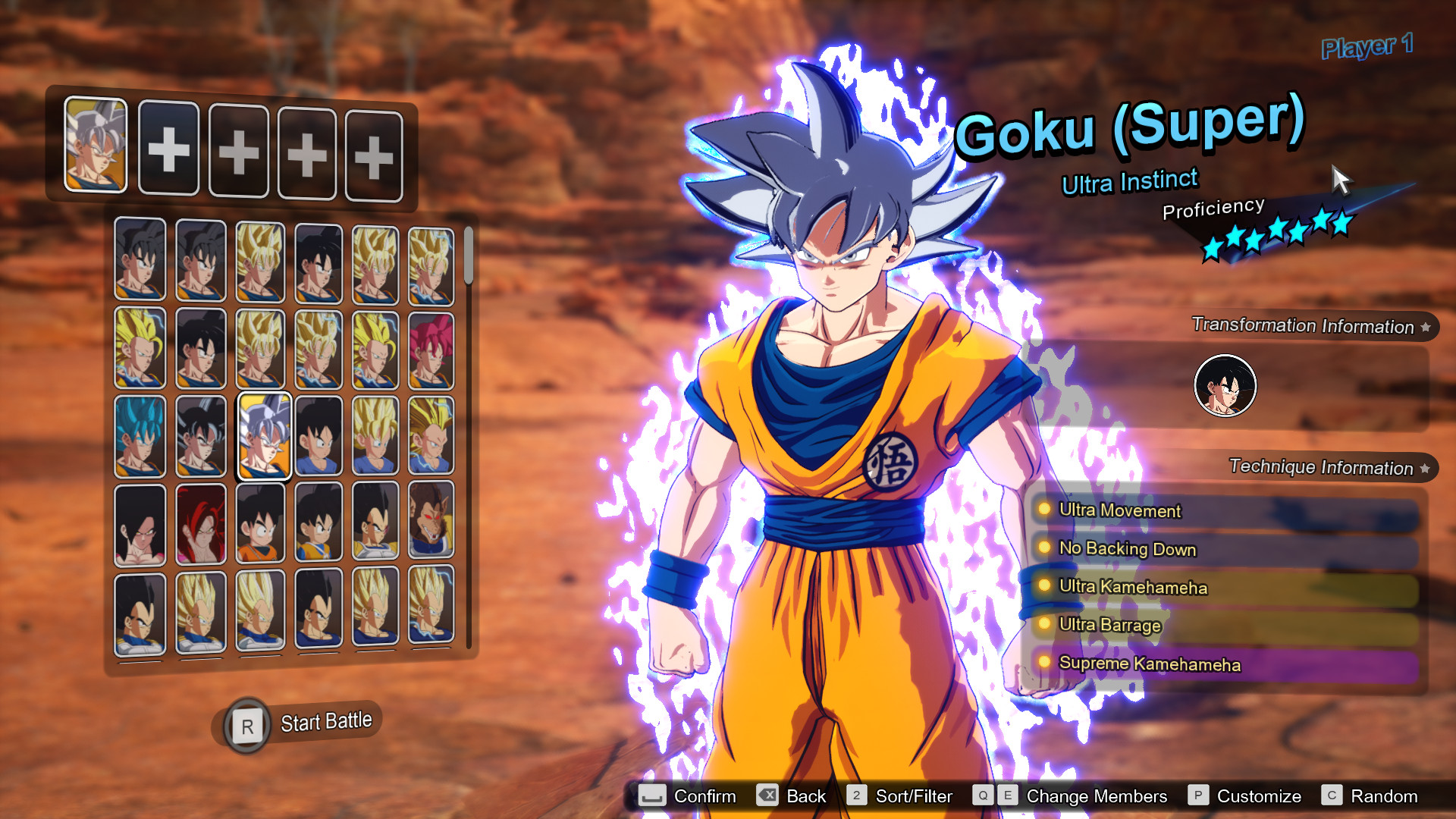Select the red-furred Super Saiyan 4 Goku portrait
The height and width of the screenshot is (819, 1456).
201,523
